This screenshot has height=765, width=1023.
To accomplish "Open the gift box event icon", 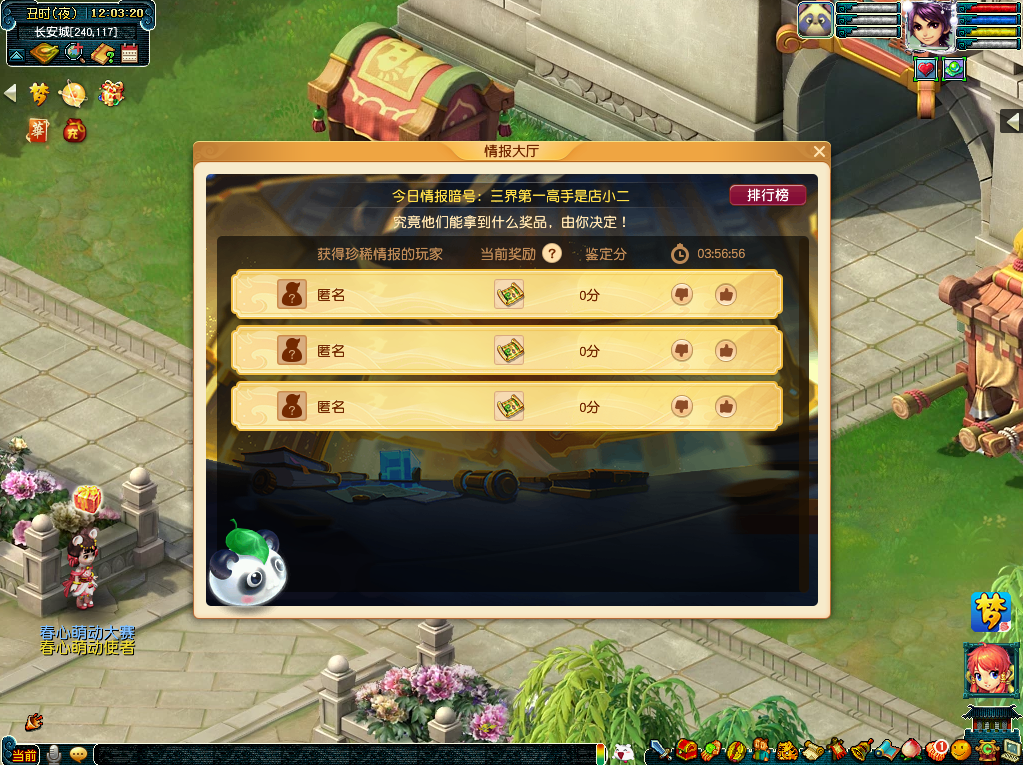I will 111,94.
